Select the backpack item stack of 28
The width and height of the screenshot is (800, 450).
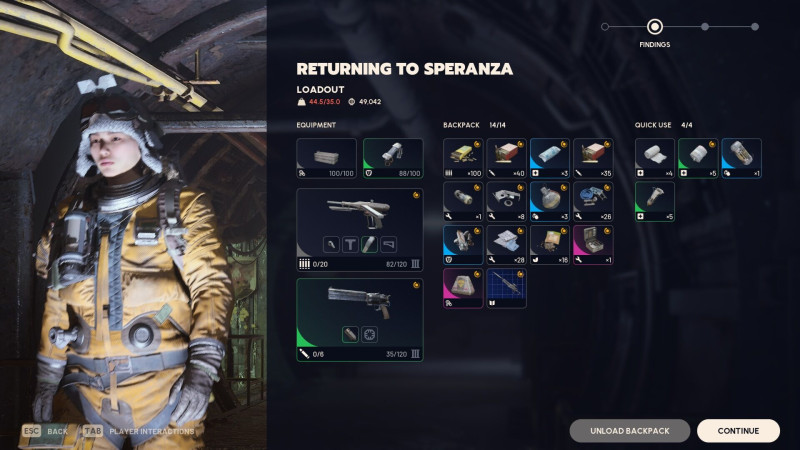506,245
